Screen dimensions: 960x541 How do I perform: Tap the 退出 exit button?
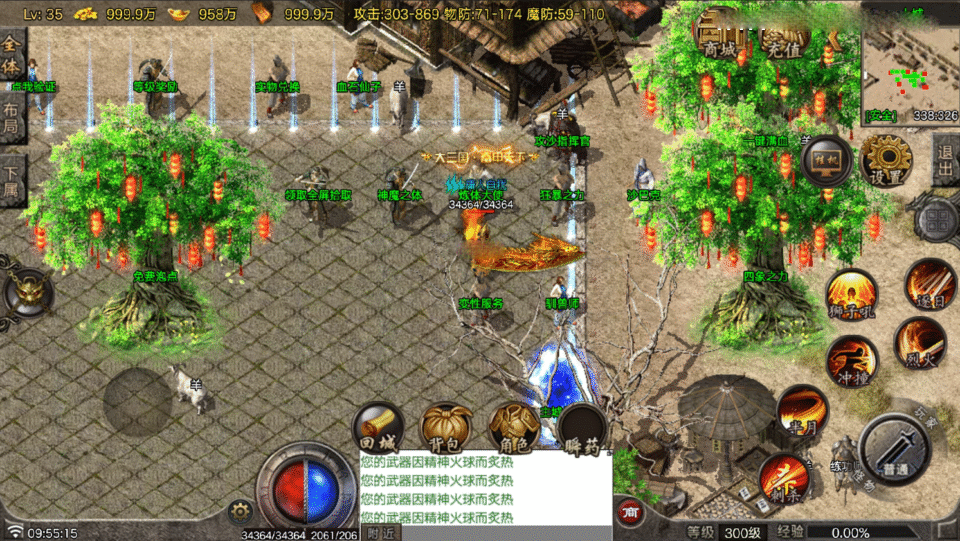[944, 159]
